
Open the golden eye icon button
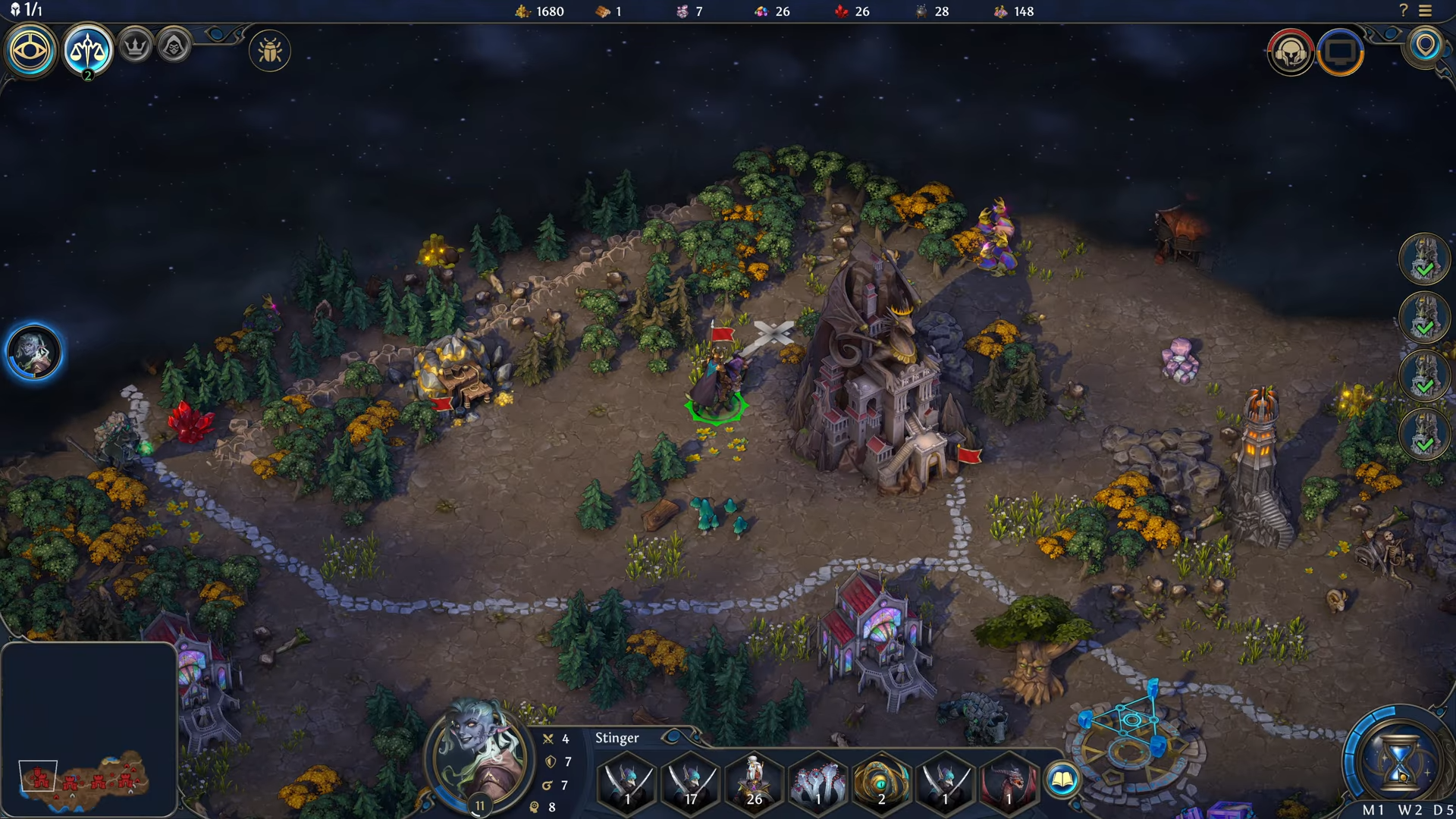point(30,51)
